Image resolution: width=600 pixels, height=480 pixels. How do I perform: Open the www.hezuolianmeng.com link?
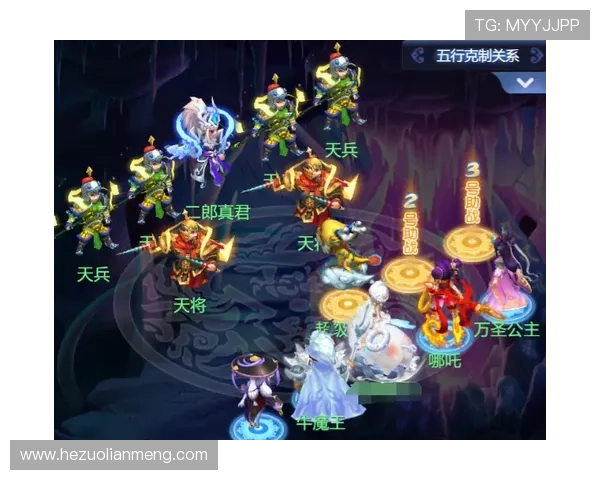point(114,455)
